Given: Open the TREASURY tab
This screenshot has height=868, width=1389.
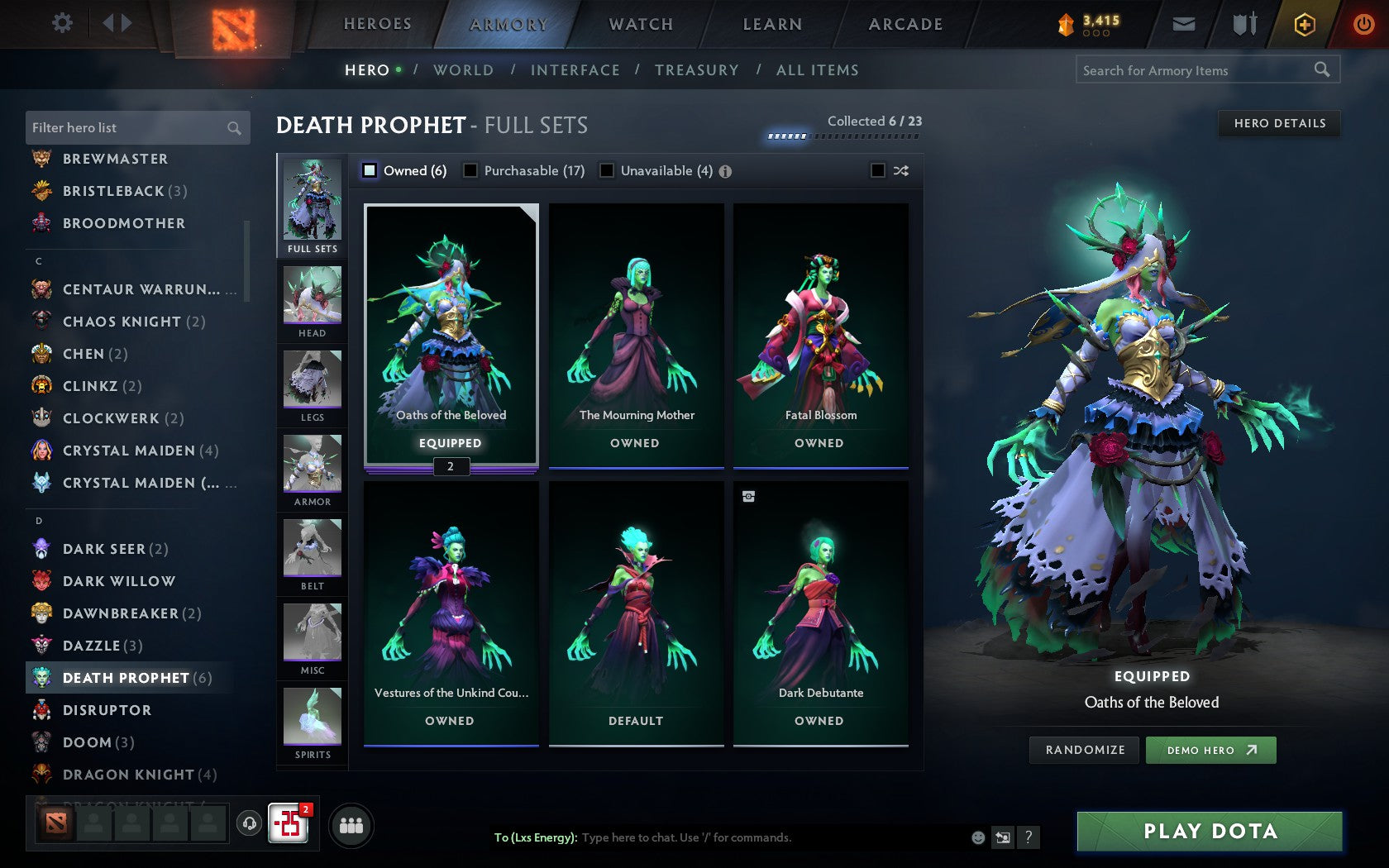Looking at the screenshot, I should pos(697,70).
